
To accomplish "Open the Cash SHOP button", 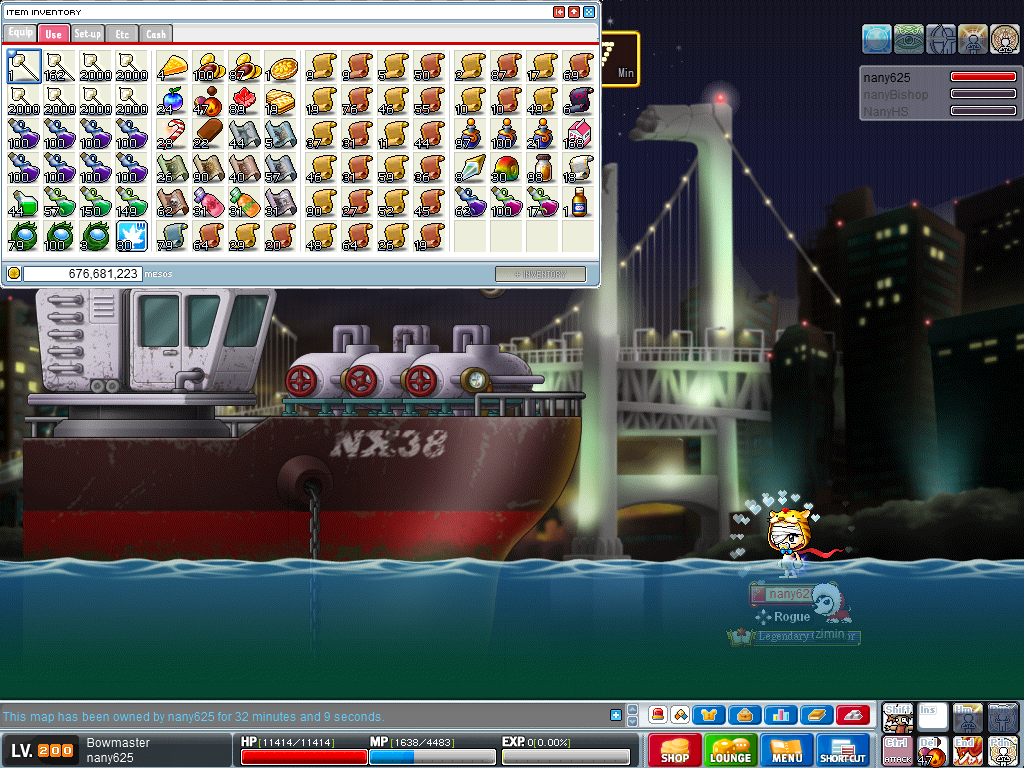I will point(675,751).
